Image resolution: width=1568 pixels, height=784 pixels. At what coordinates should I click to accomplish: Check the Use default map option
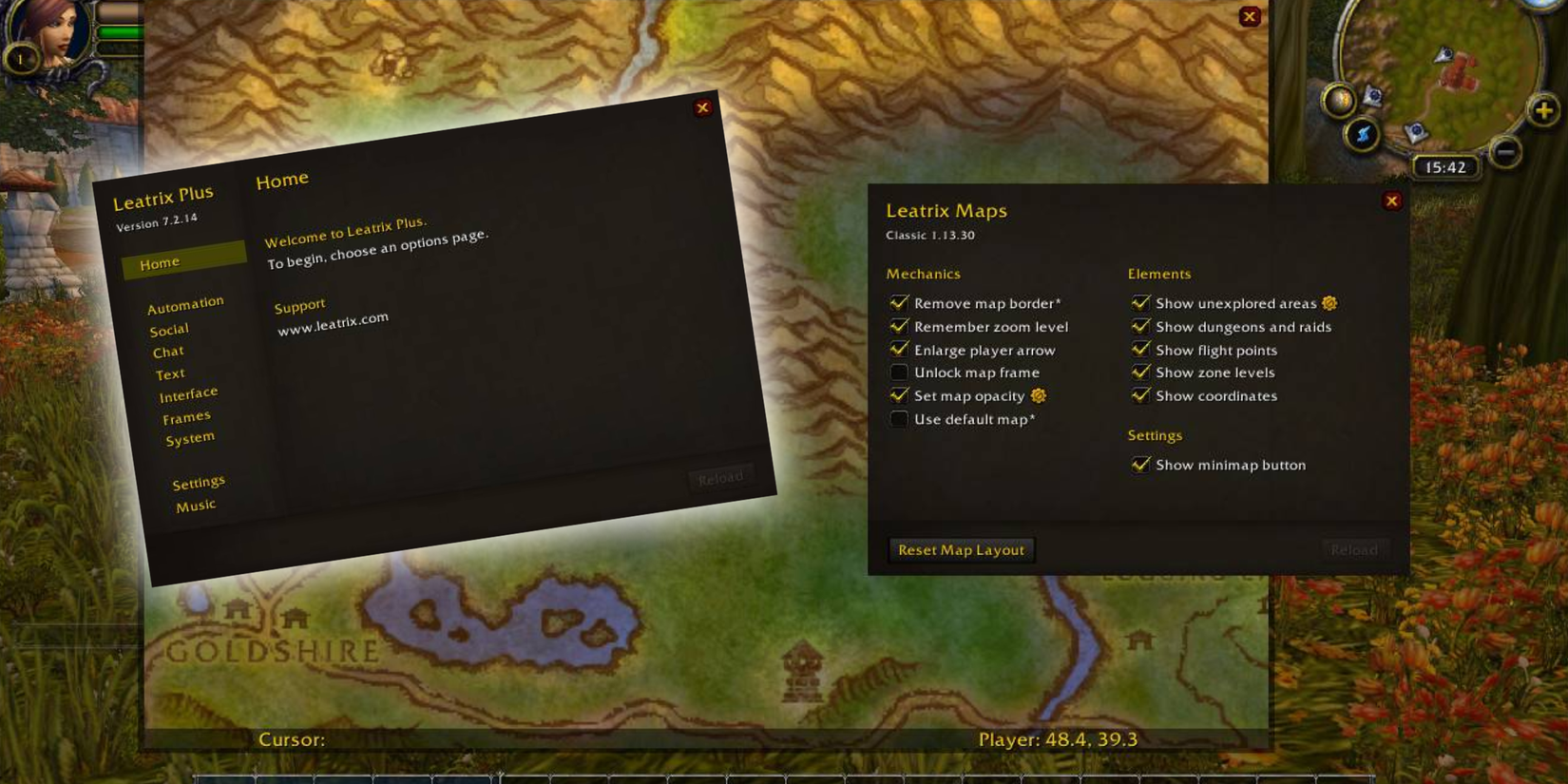(x=898, y=419)
